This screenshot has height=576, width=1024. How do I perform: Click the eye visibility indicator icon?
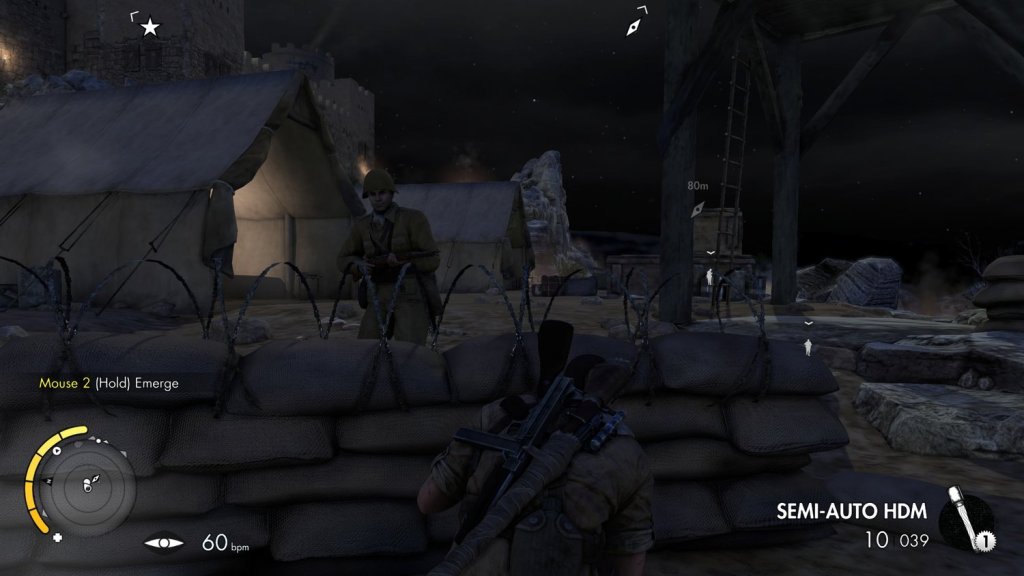point(164,543)
